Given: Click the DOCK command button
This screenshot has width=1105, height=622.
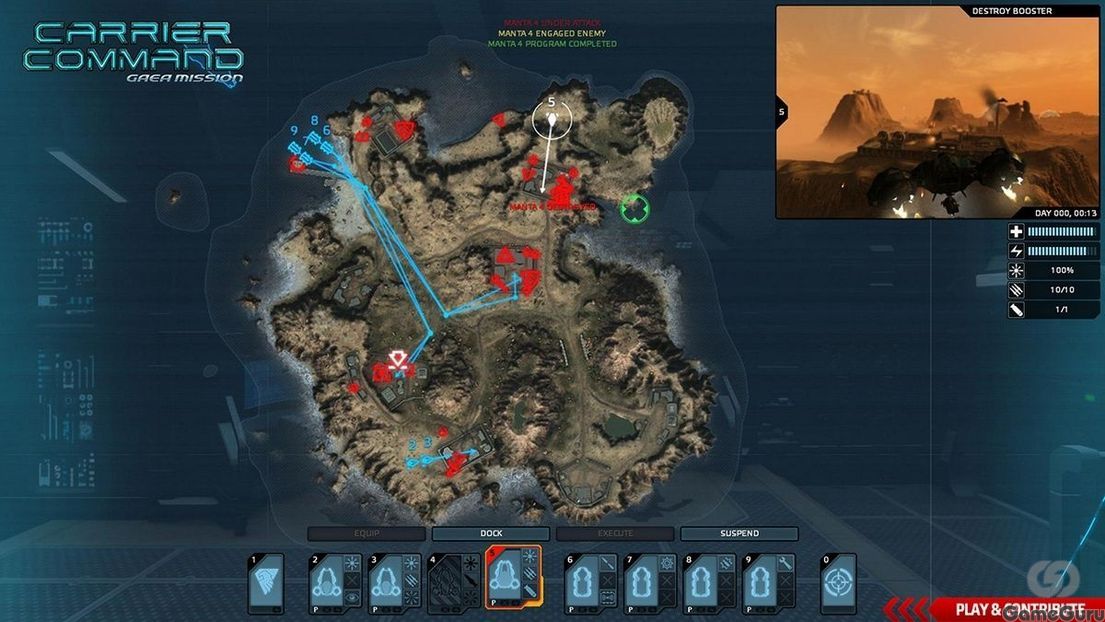Looking at the screenshot, I should (x=490, y=534).
